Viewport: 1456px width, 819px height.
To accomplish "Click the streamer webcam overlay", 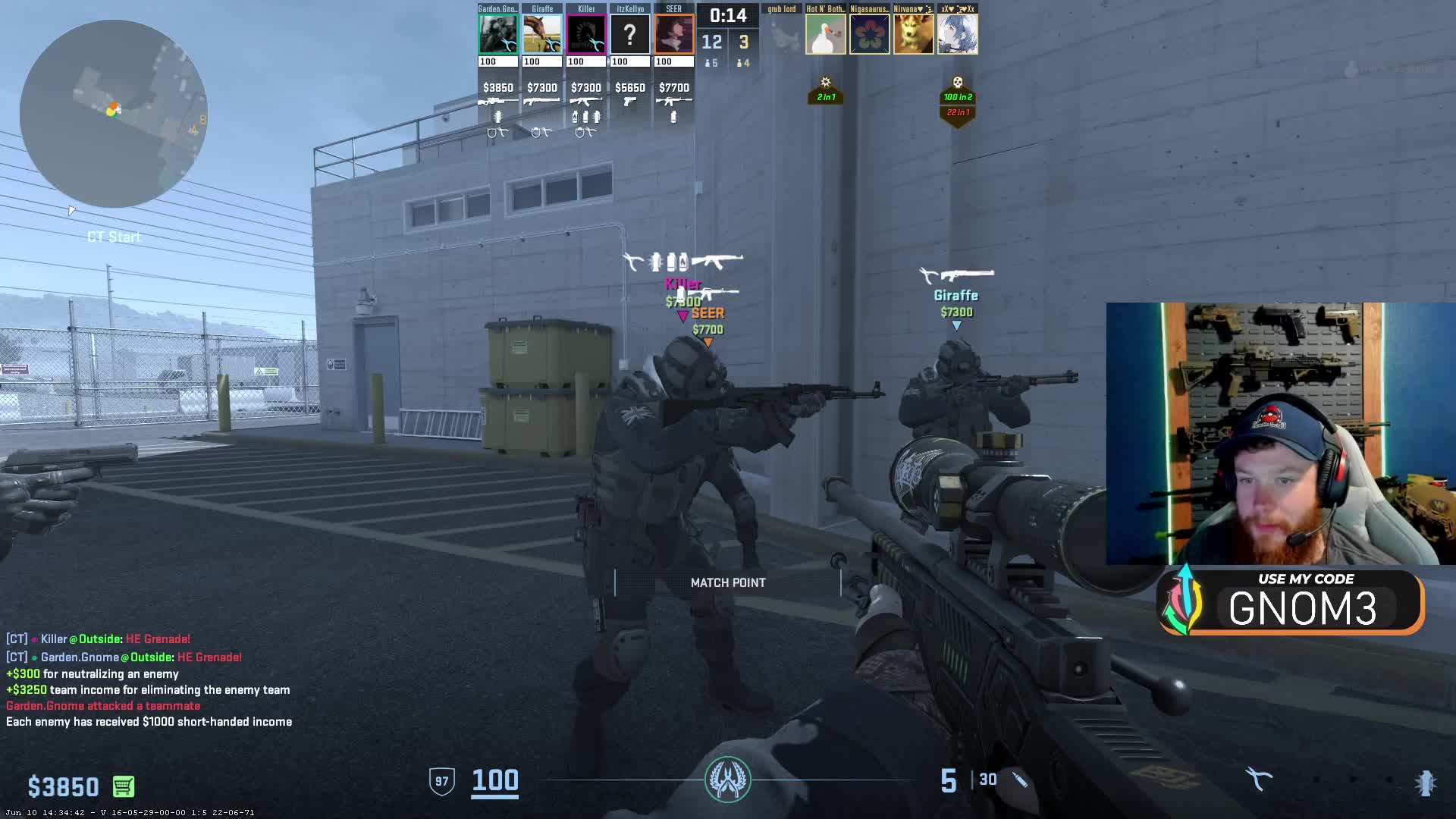I will pos(1280,434).
